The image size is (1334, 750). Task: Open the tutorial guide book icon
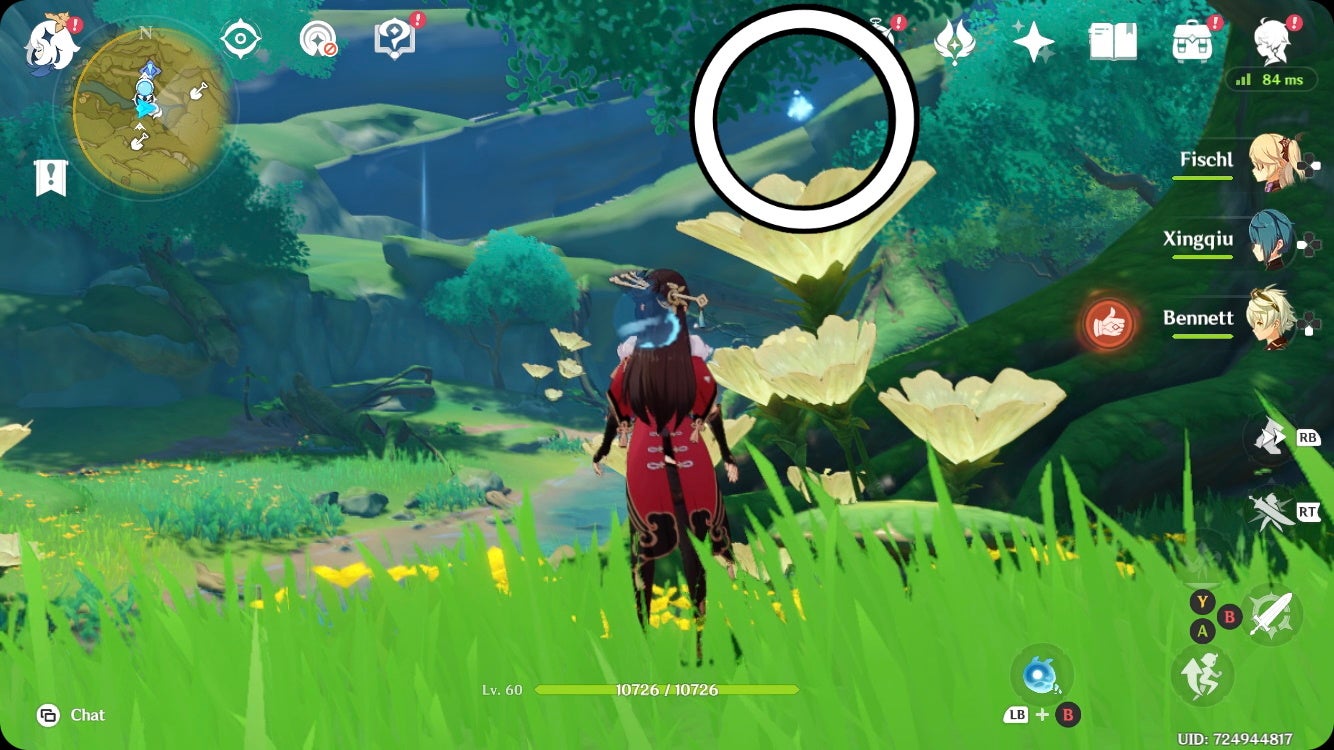point(395,36)
